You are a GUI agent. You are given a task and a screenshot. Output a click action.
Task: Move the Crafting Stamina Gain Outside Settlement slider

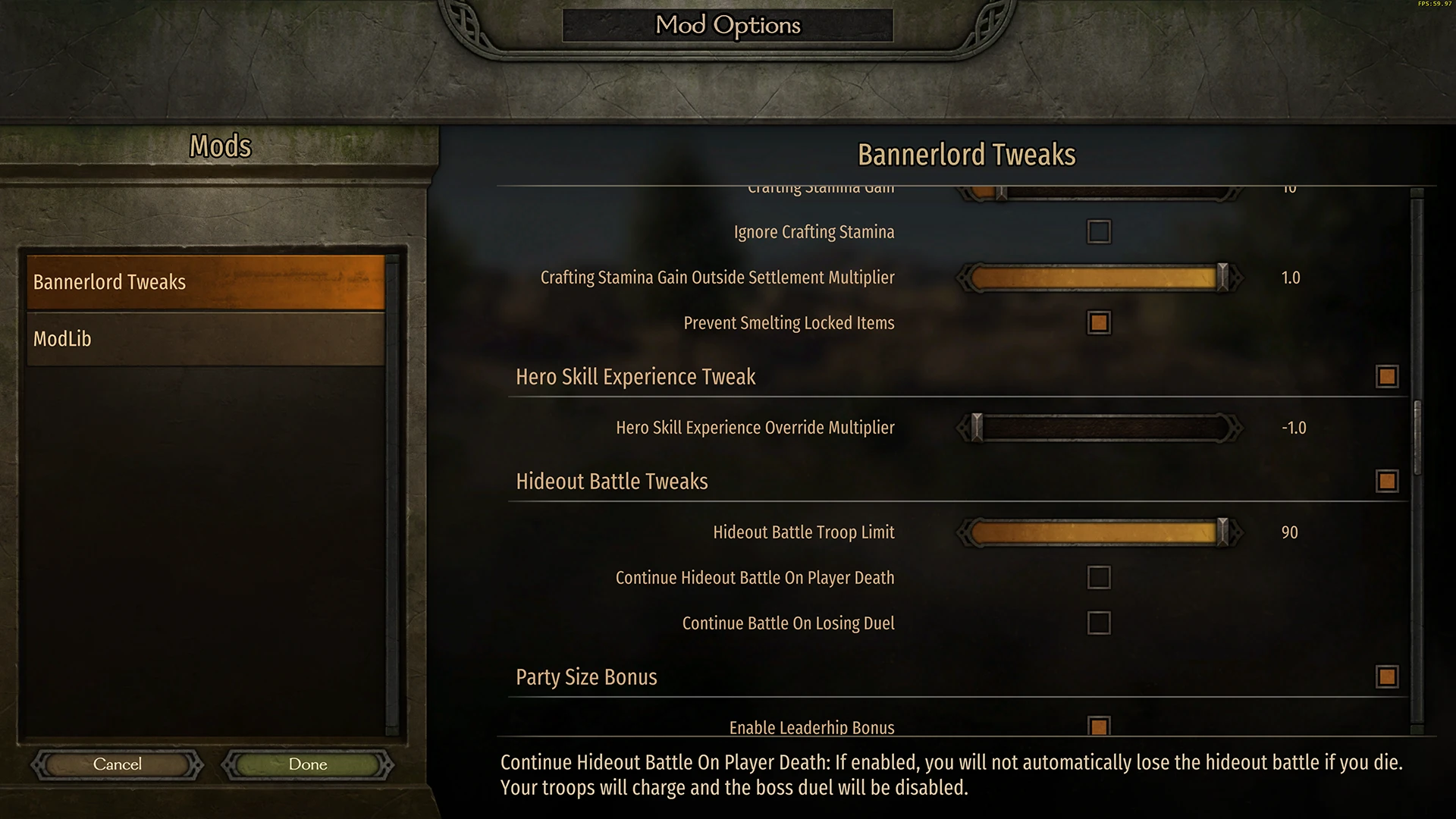pyautogui.click(x=1222, y=278)
